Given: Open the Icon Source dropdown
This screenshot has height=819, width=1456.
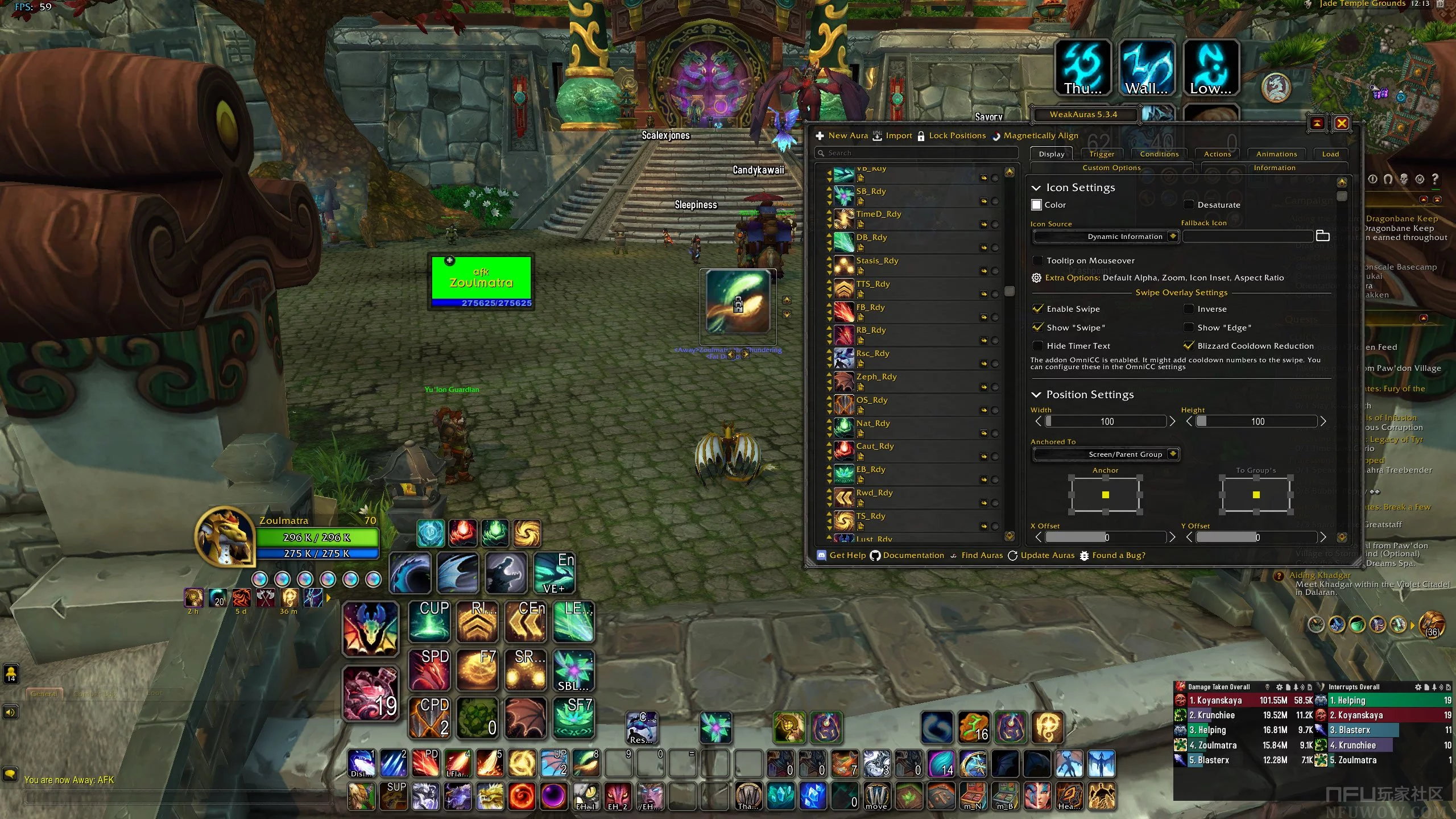Looking at the screenshot, I should (x=1105, y=237).
